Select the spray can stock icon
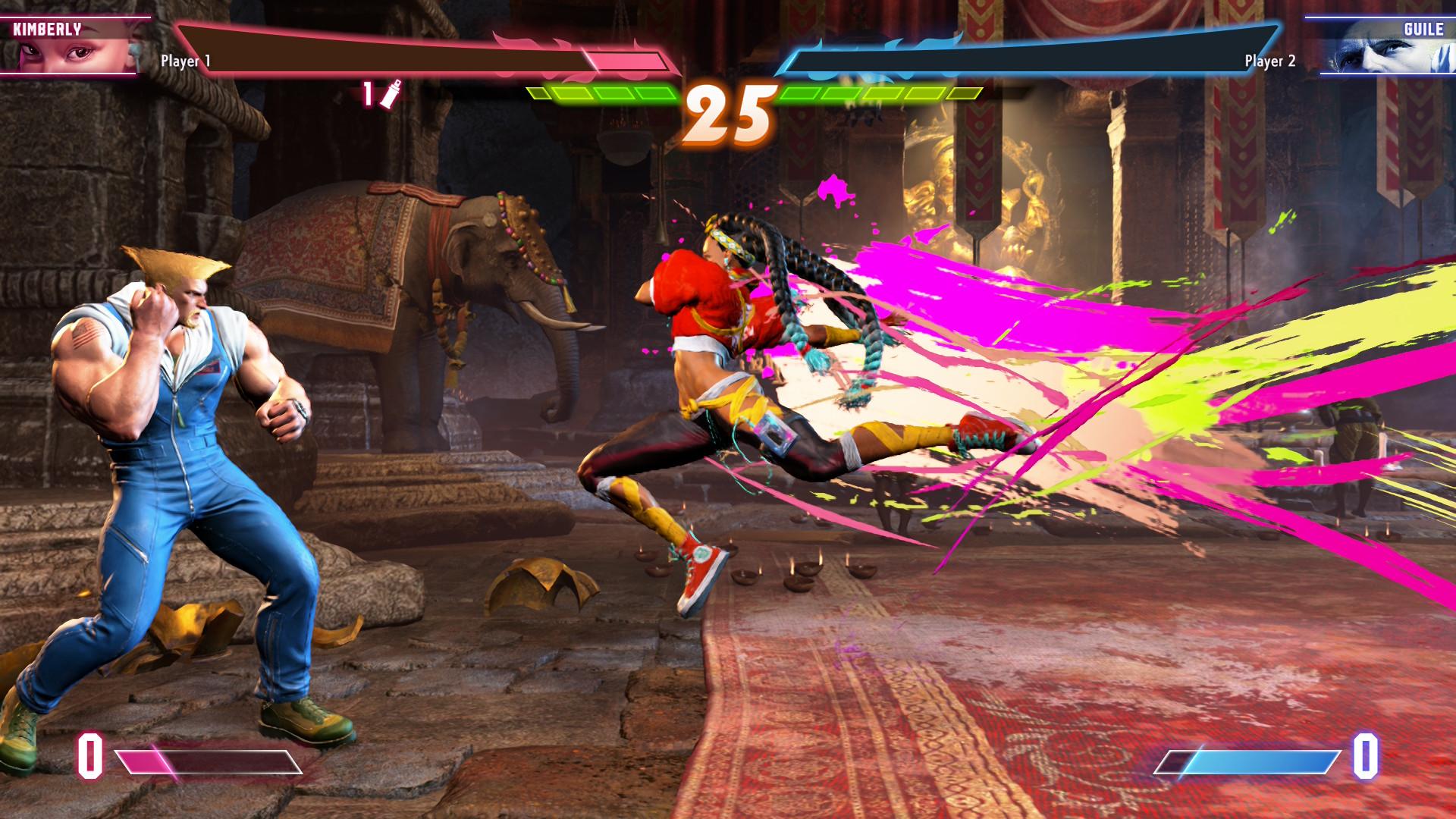Image resolution: width=1456 pixels, height=819 pixels. pyautogui.click(x=391, y=94)
